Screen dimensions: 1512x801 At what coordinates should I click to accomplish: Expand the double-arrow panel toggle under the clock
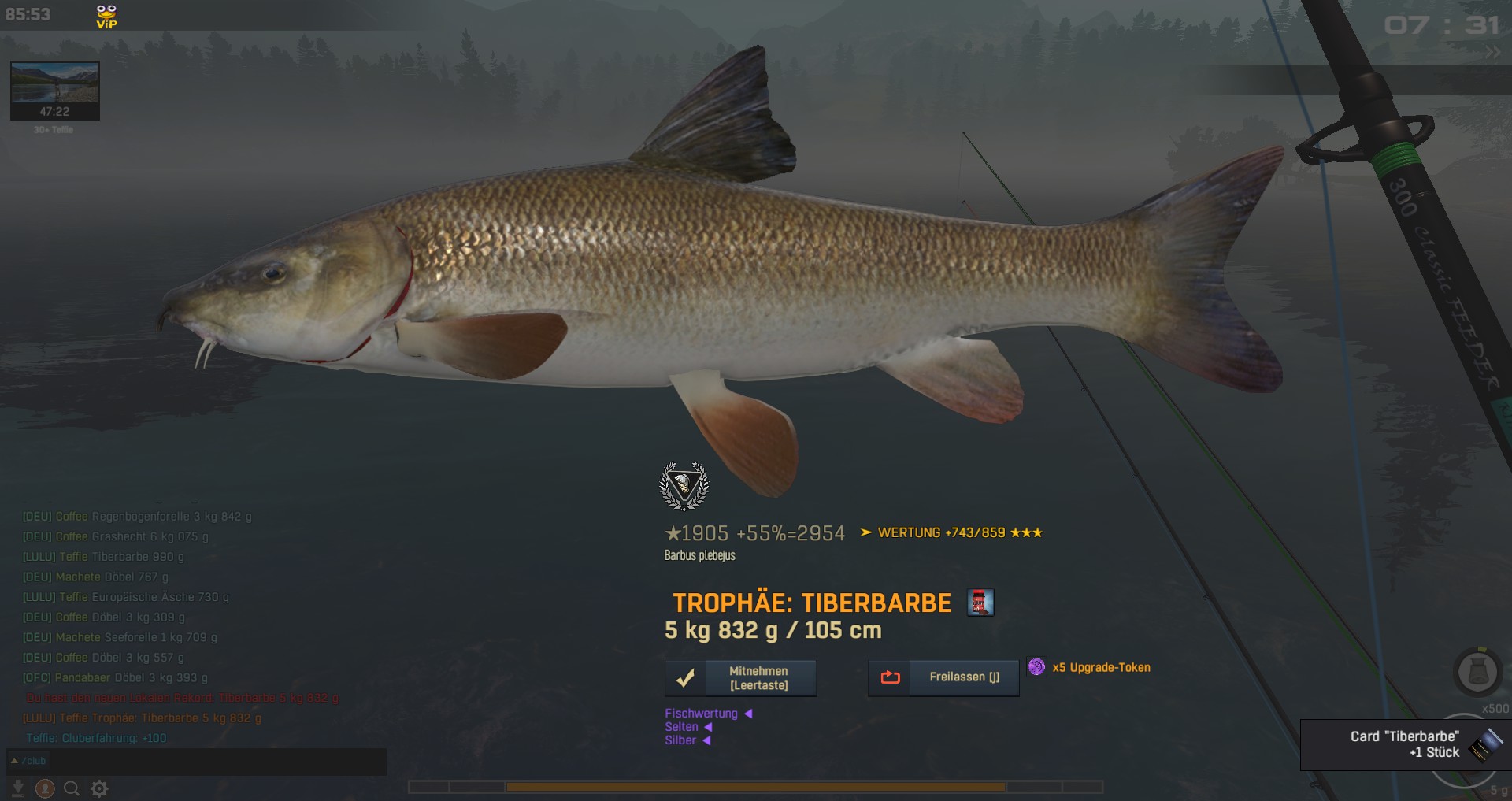pyautogui.click(x=1492, y=53)
